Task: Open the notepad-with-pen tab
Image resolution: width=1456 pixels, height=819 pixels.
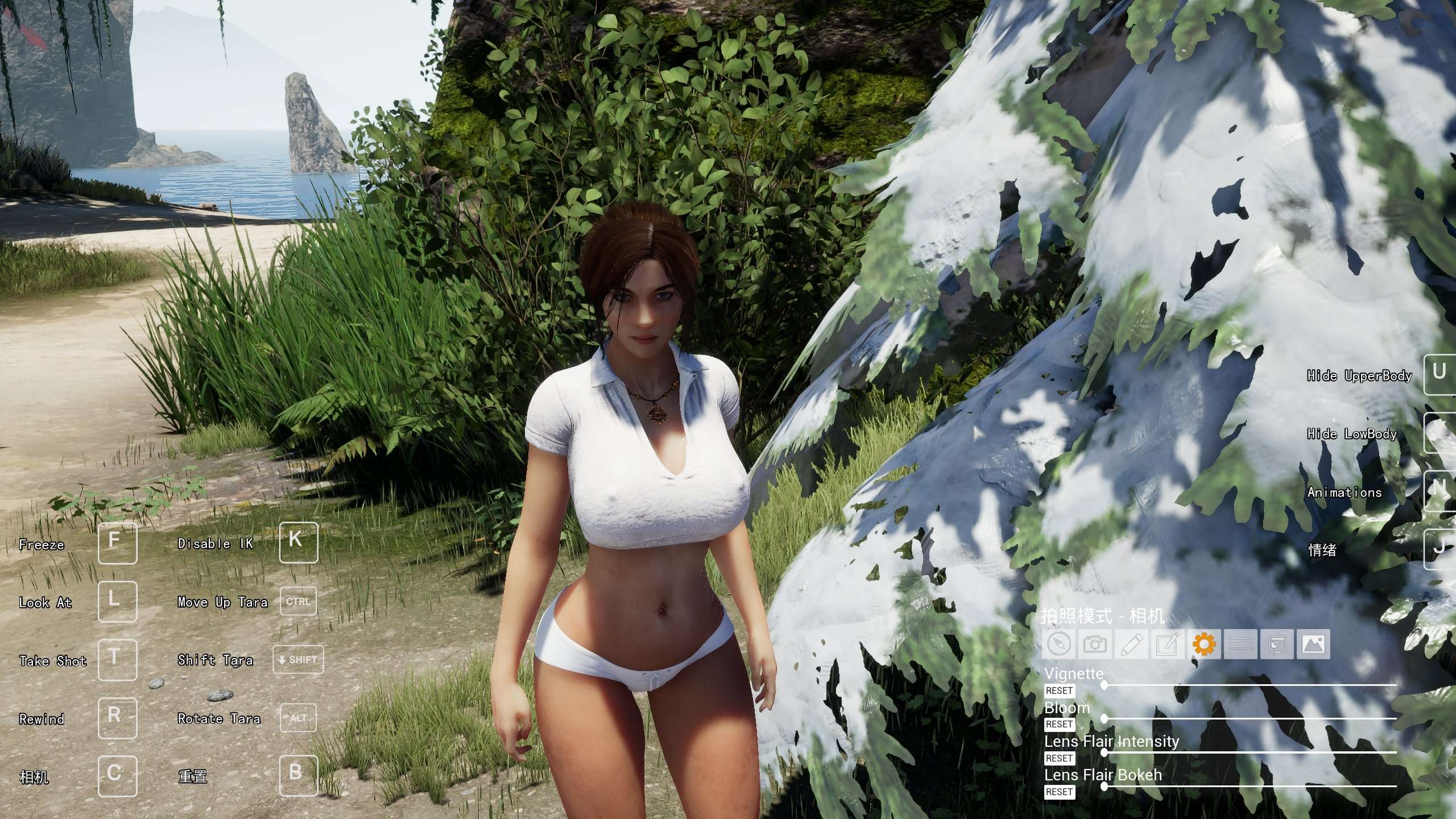Action: point(1168,644)
